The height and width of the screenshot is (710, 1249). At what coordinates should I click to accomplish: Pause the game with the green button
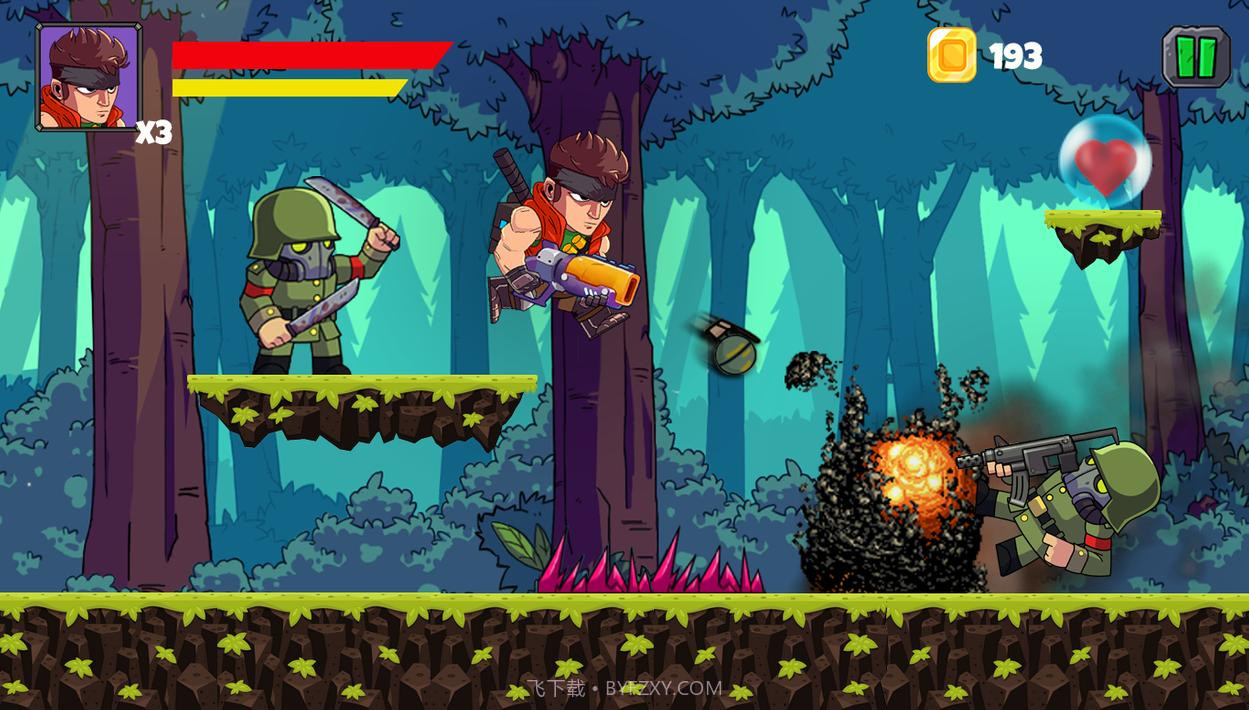1195,57
